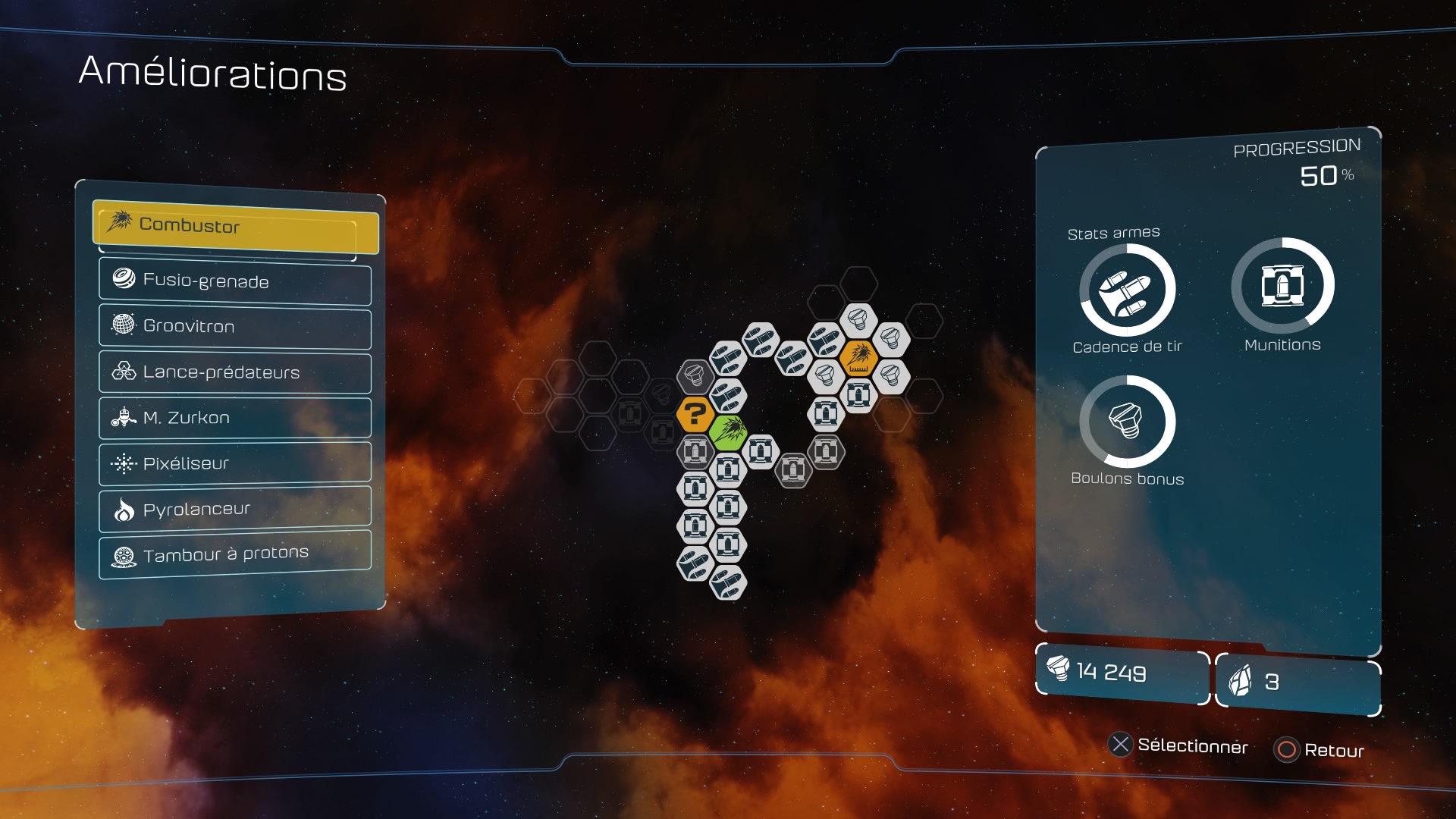Pick the M. Zurkon weapon row
This screenshot has height=819, width=1456.
coord(235,418)
